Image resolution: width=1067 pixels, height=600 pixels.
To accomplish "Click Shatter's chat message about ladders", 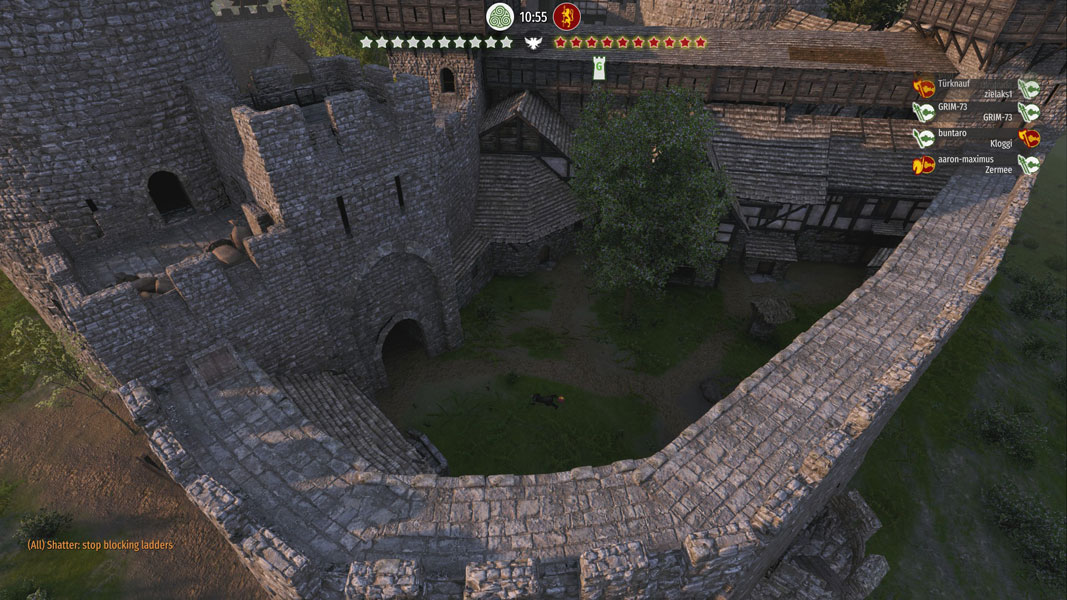I will tap(100, 545).
